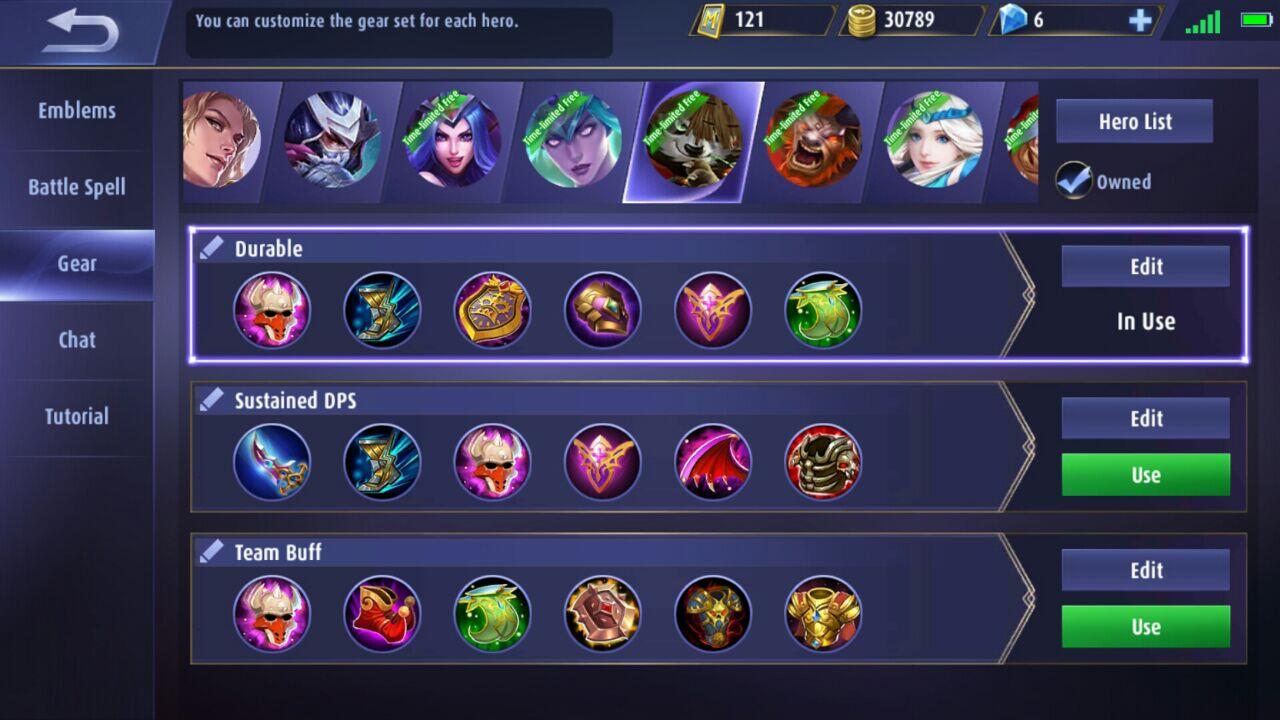This screenshot has height=720, width=1280.
Task: Add diamonds with the plus button
Action: point(1140,21)
